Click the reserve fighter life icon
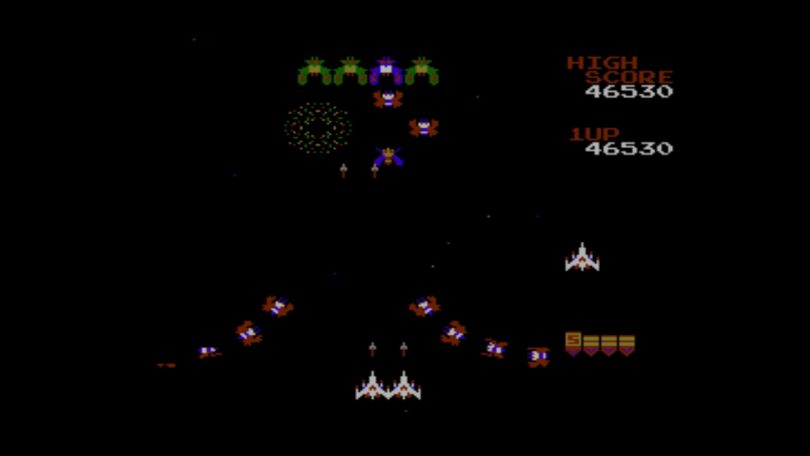Viewport: 810px width, 456px height. [x=582, y=258]
